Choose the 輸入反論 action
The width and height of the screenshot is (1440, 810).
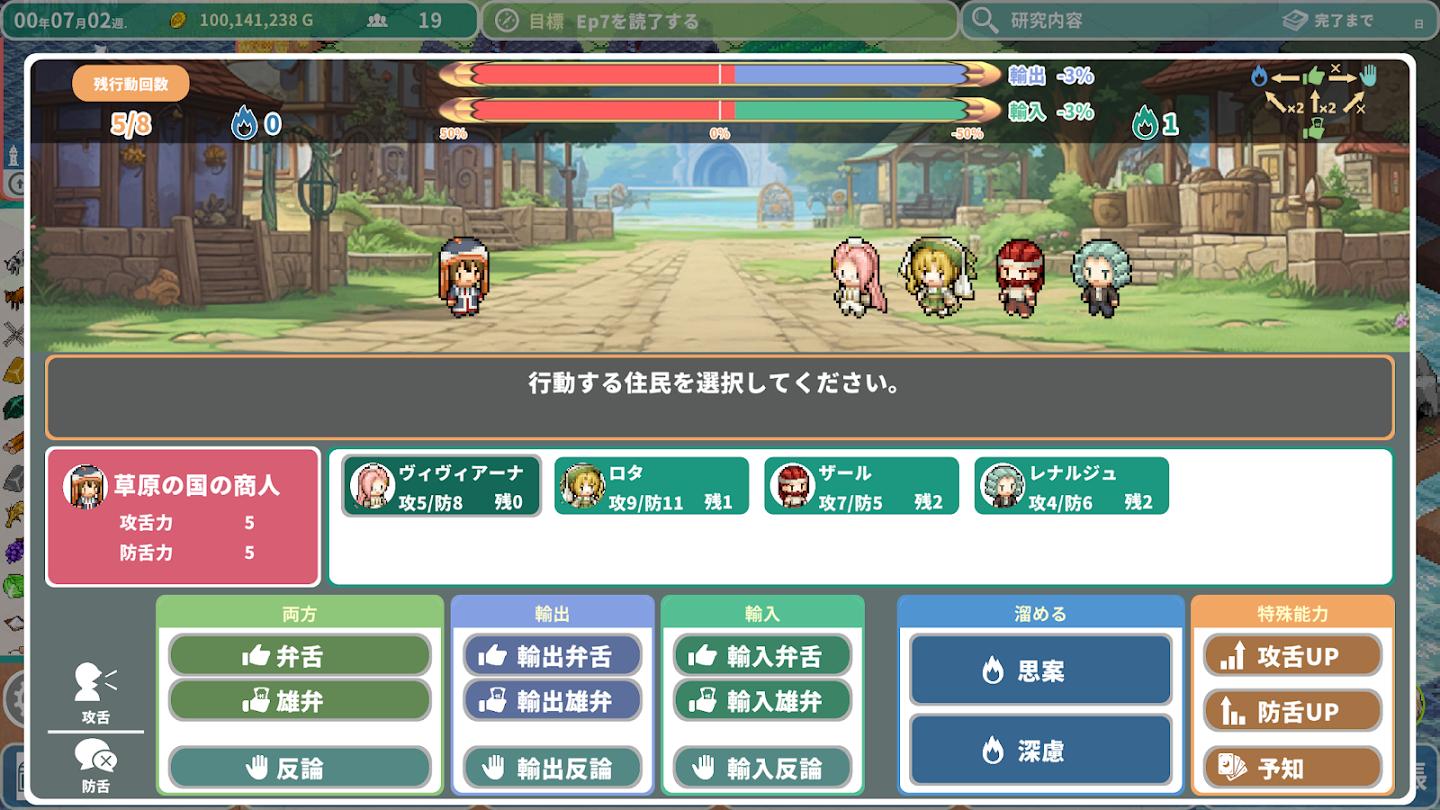click(761, 768)
